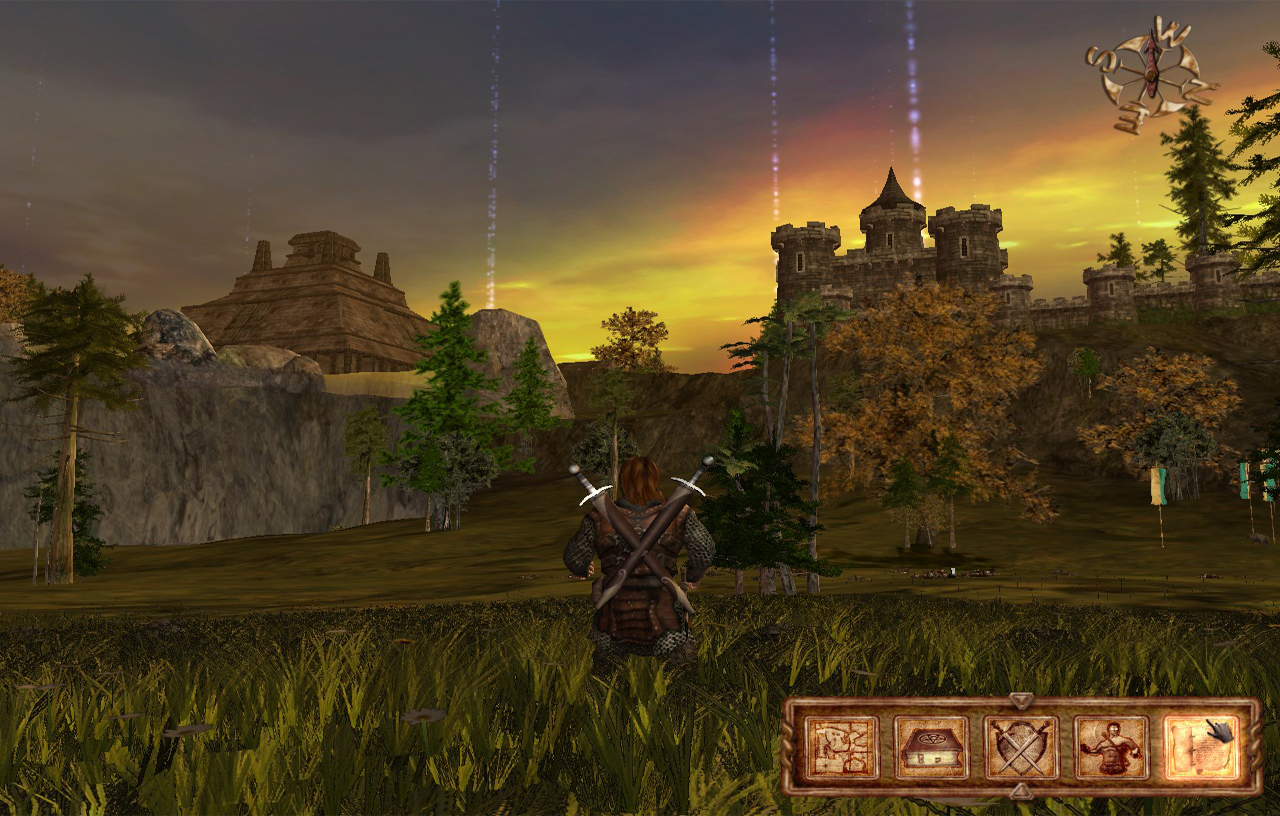Screen dimensions: 1280x816
Task: Open the pentagram spellbook icon
Action: [931, 747]
